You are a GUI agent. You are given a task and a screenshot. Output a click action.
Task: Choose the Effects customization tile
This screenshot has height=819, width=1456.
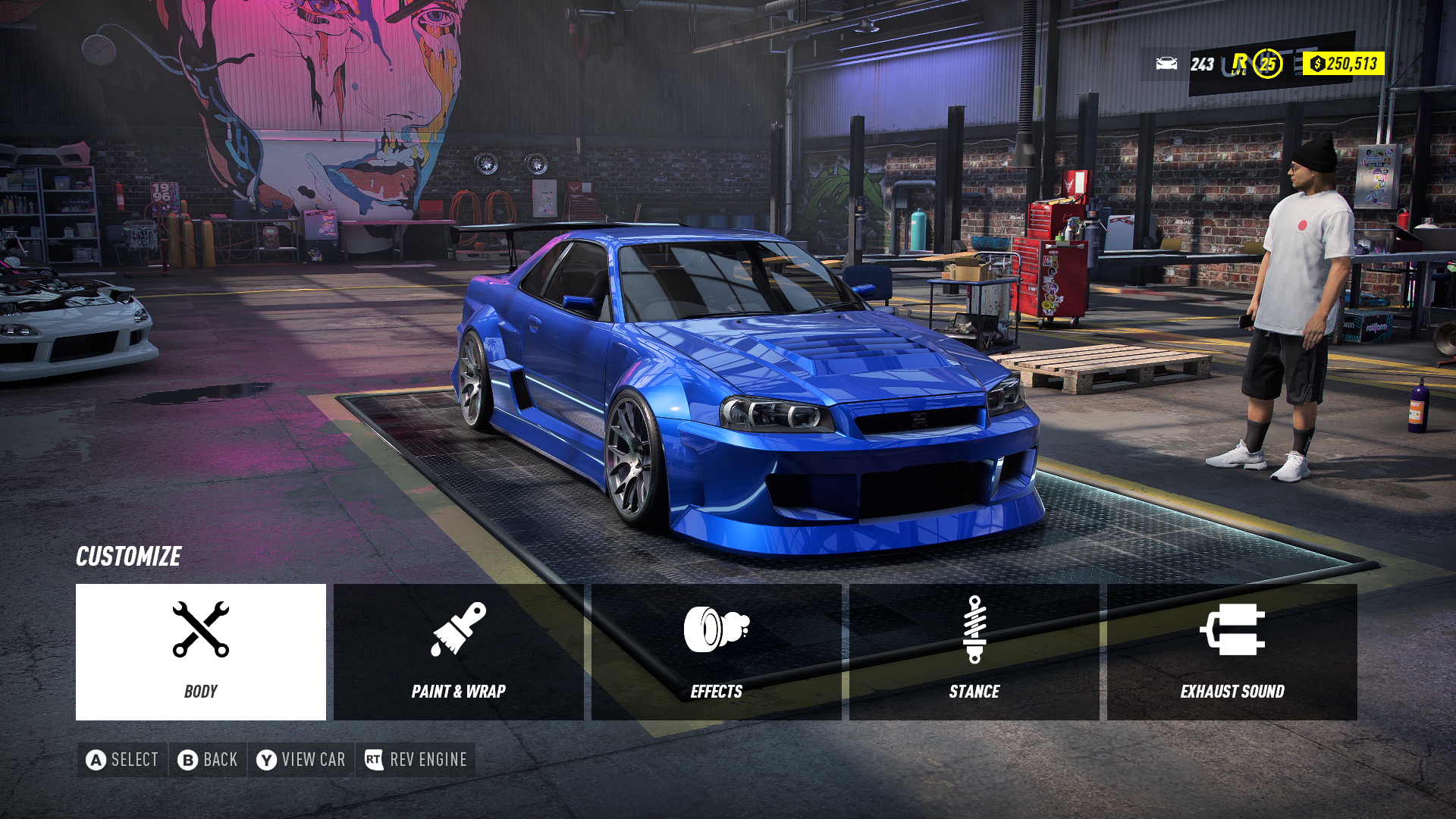(x=716, y=651)
